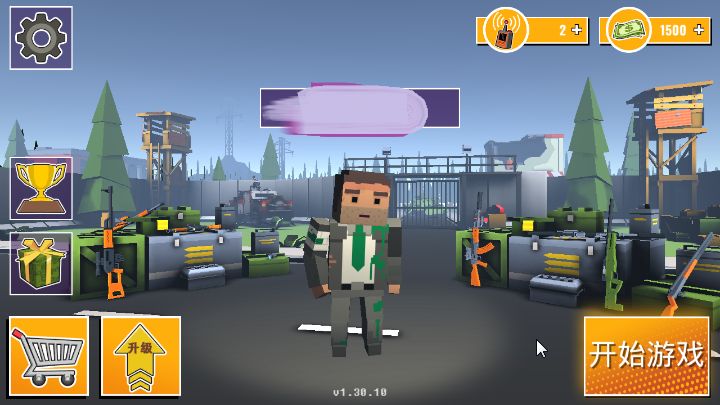Add more walkie-talkie tokens
720x405 pixels.
[x=579, y=30]
